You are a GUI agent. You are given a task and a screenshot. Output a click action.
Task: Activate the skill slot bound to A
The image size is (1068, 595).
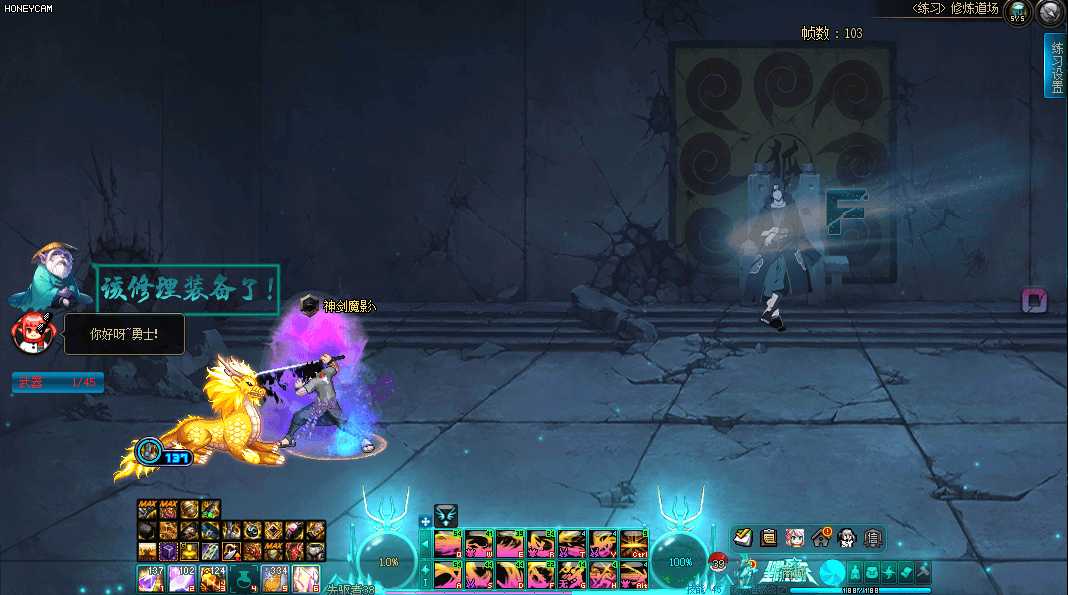pos(449,574)
